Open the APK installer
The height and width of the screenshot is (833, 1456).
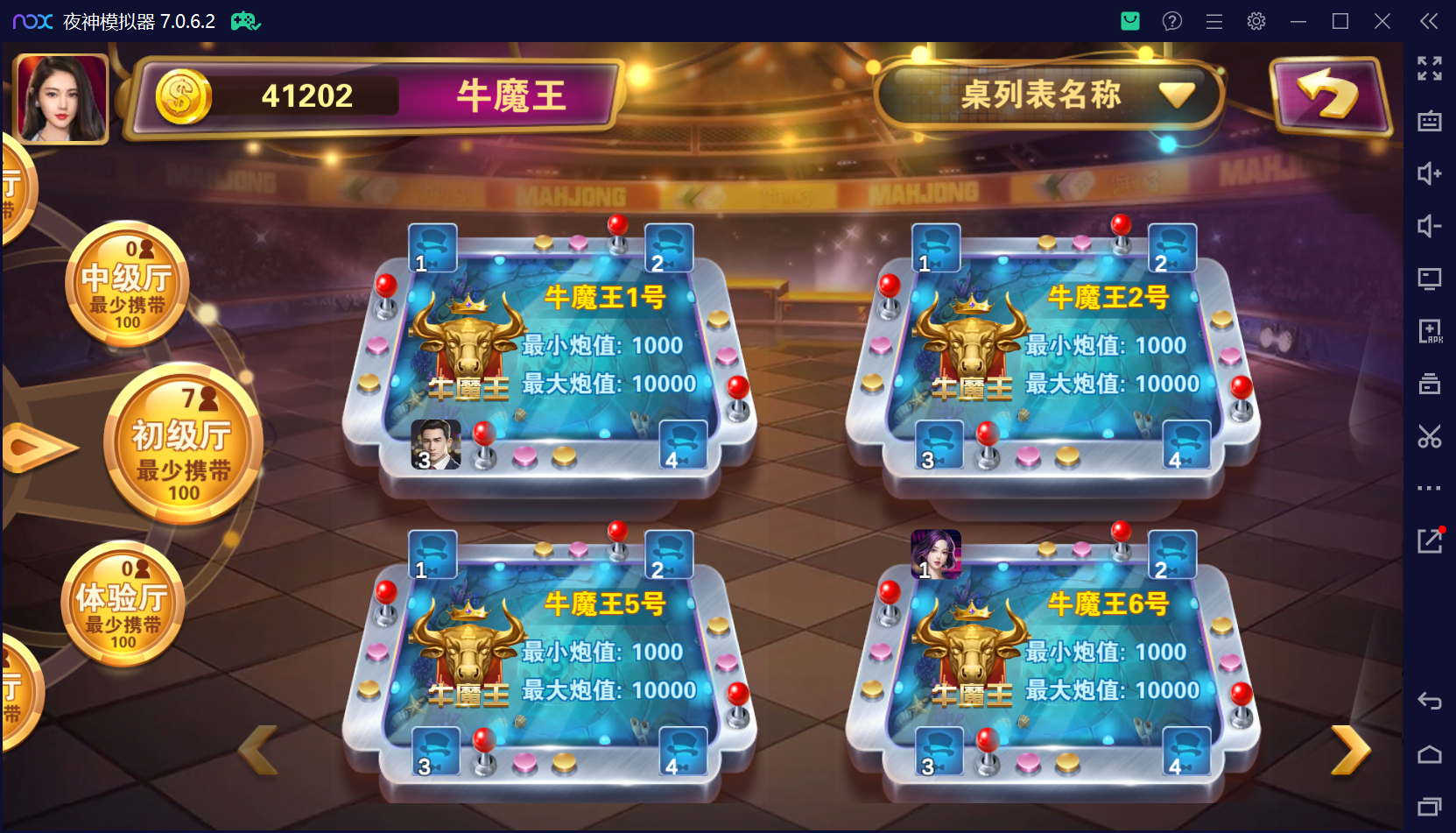(1431, 331)
